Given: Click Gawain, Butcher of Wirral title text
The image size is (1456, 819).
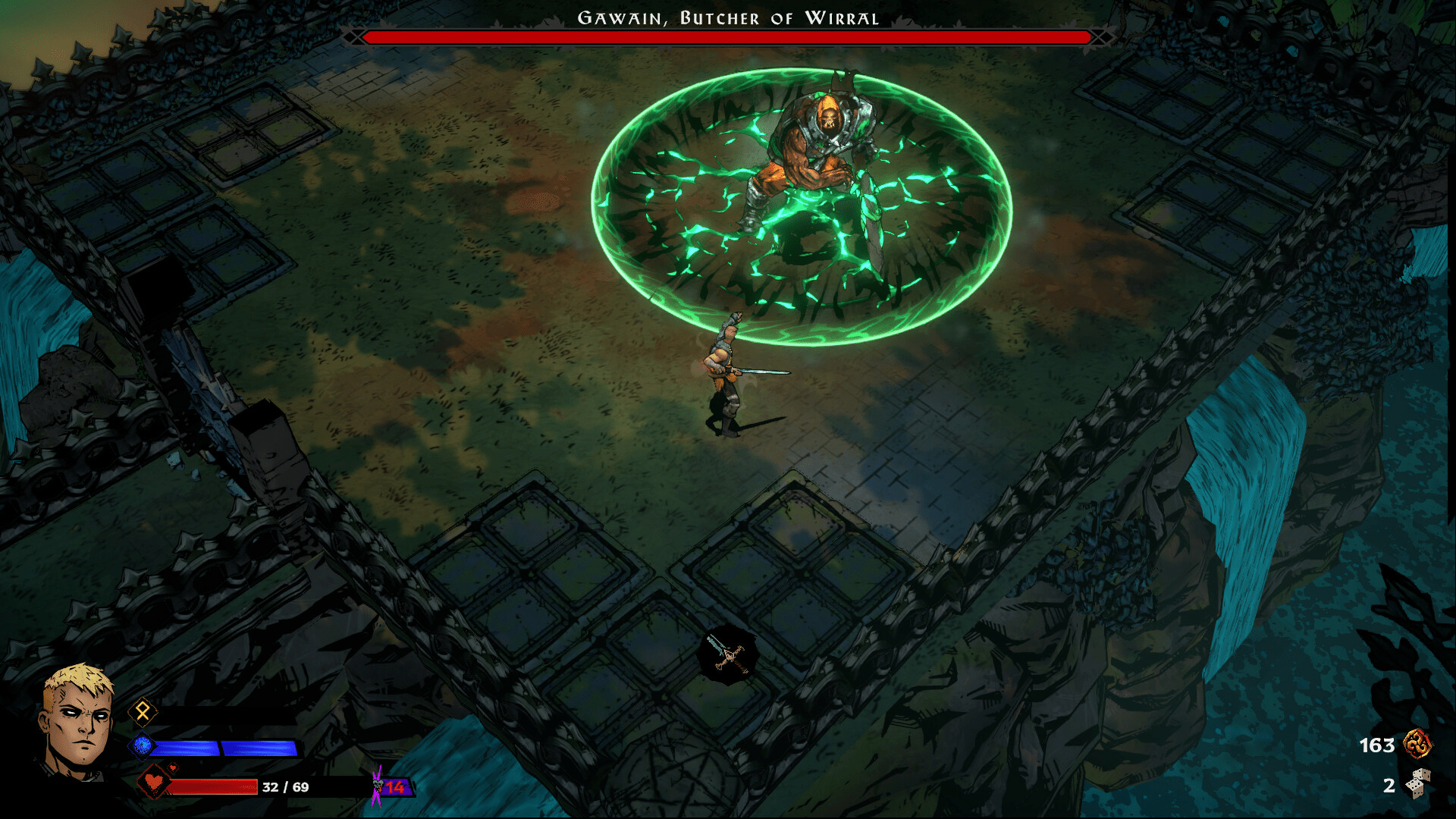Looking at the screenshot, I should click(727, 17).
